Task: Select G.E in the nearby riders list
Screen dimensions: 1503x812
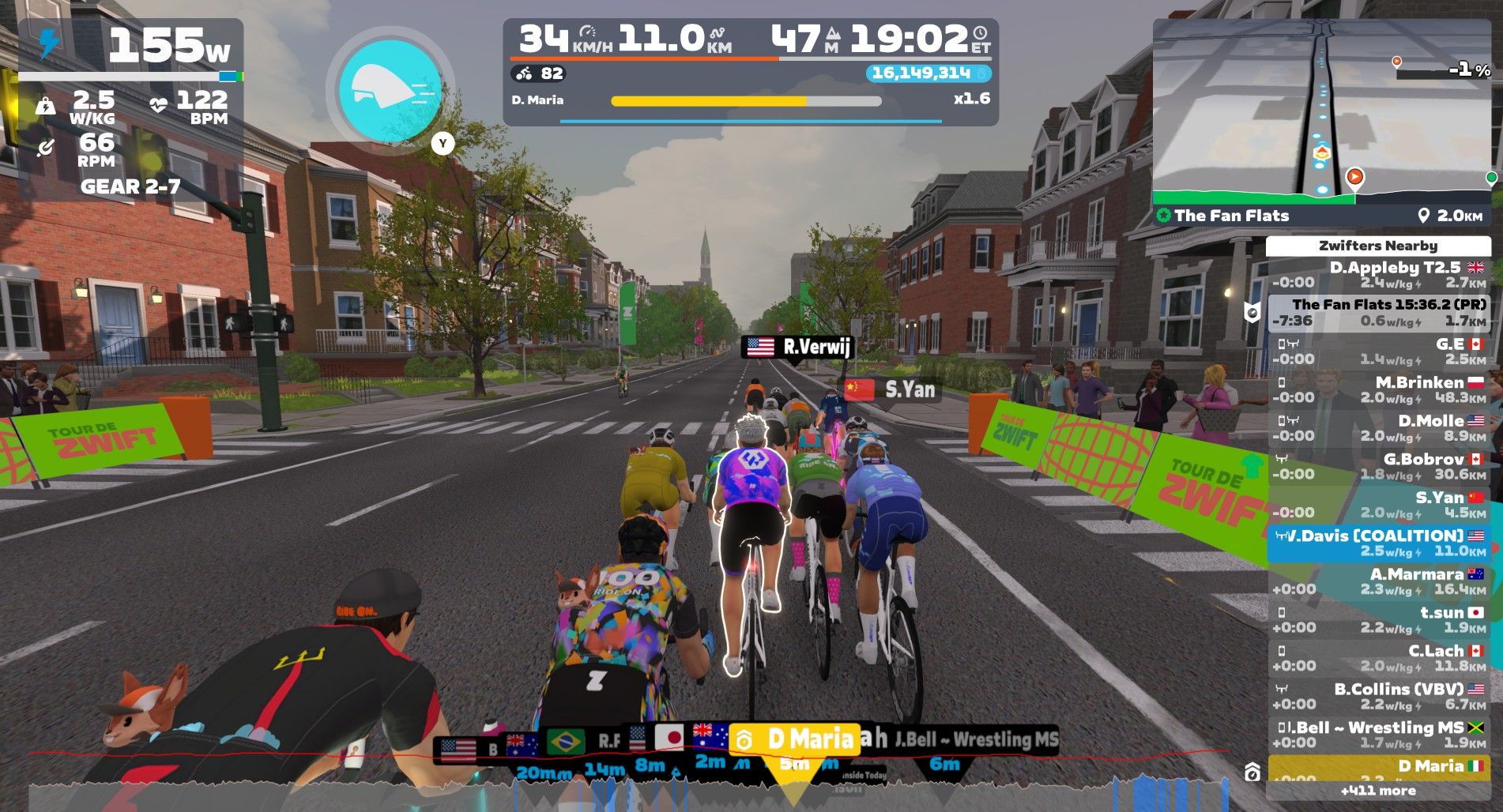Action: click(1378, 351)
